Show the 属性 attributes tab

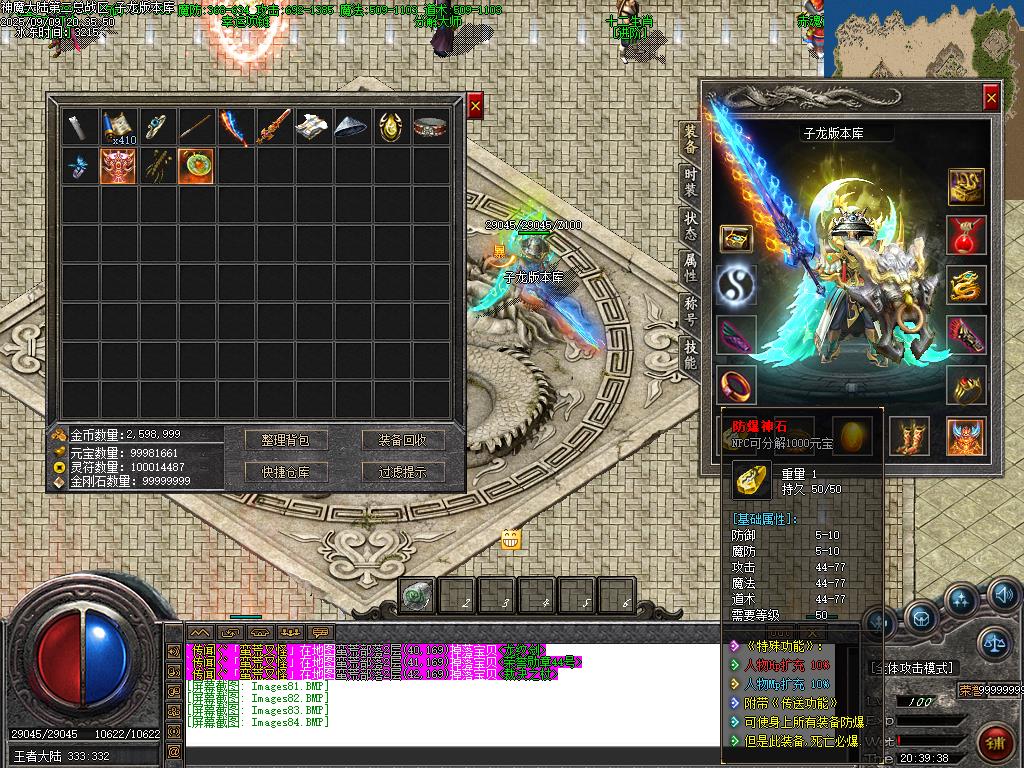point(690,267)
